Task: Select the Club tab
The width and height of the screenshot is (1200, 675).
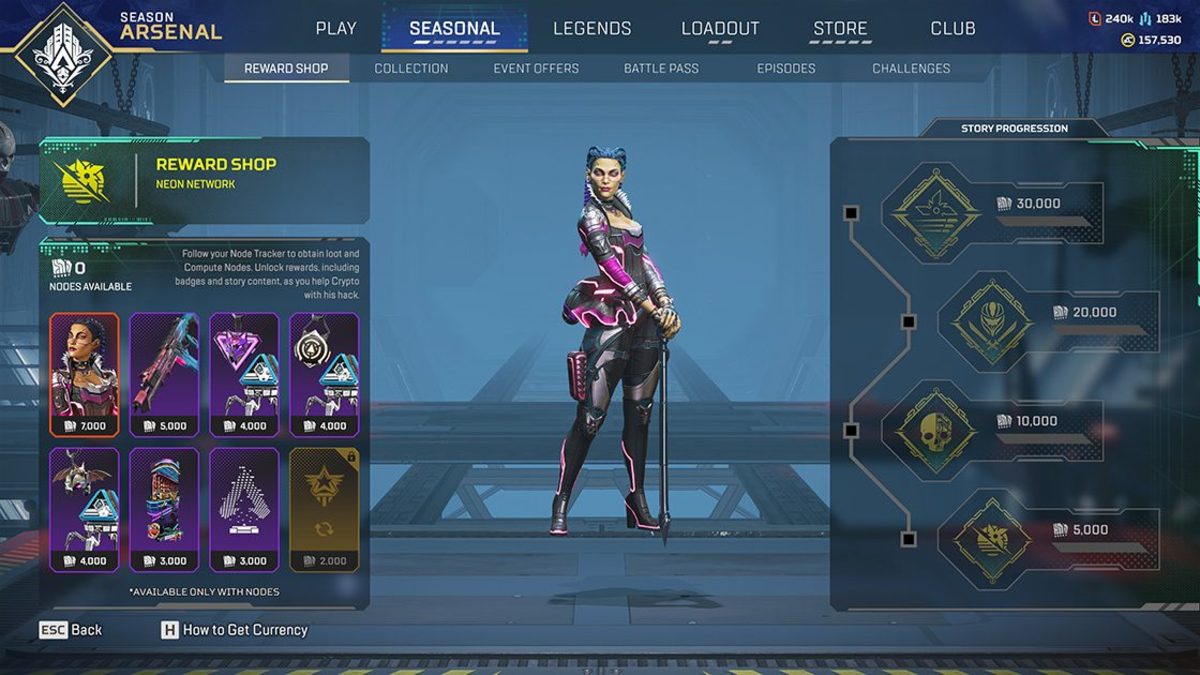Action: [952, 28]
